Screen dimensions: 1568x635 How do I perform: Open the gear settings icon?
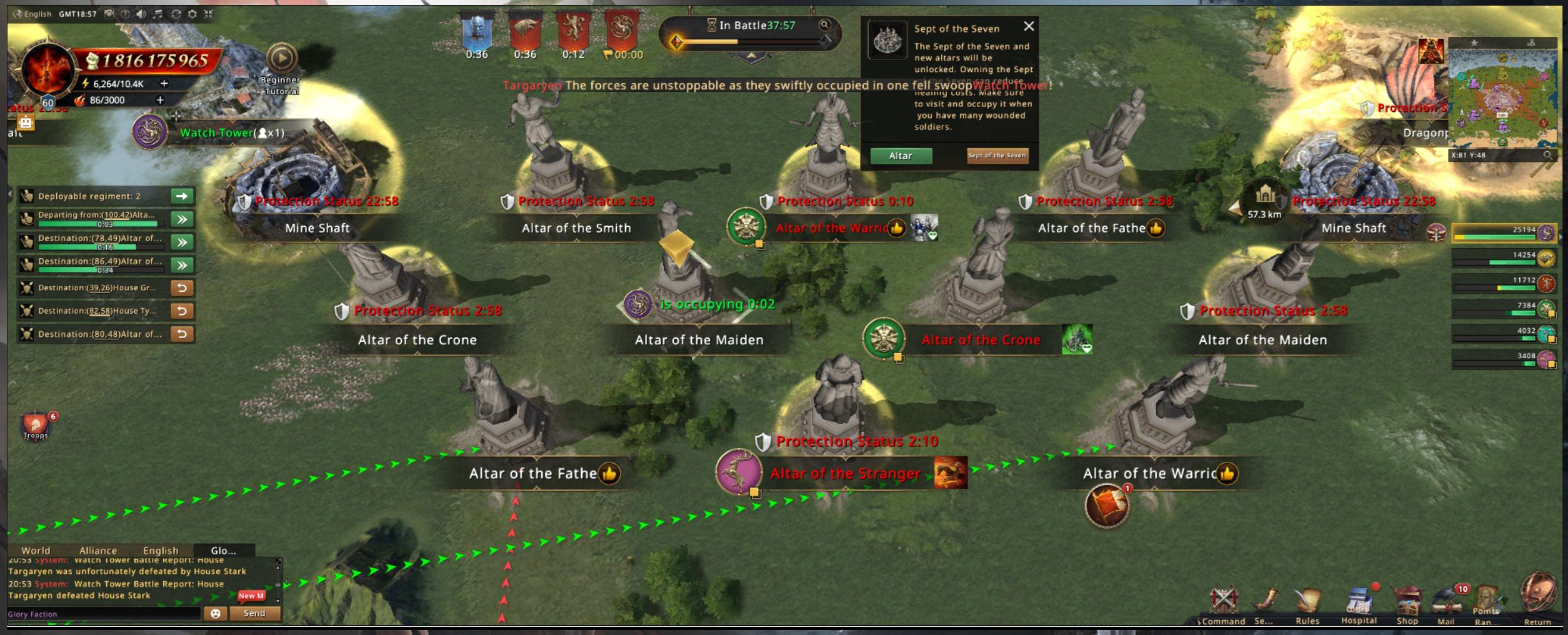coord(192,14)
